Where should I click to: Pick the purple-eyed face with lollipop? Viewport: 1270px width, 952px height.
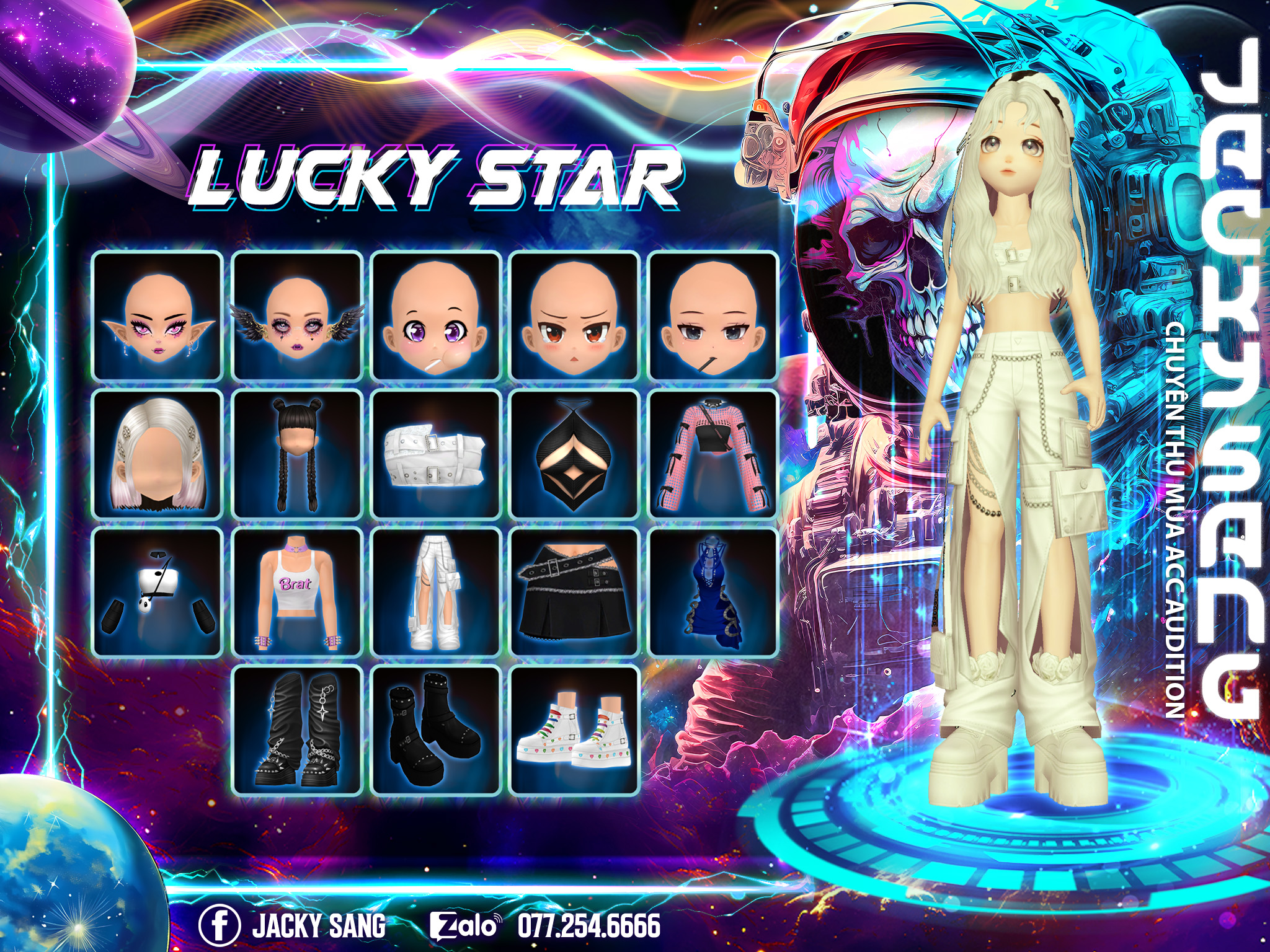click(436, 316)
